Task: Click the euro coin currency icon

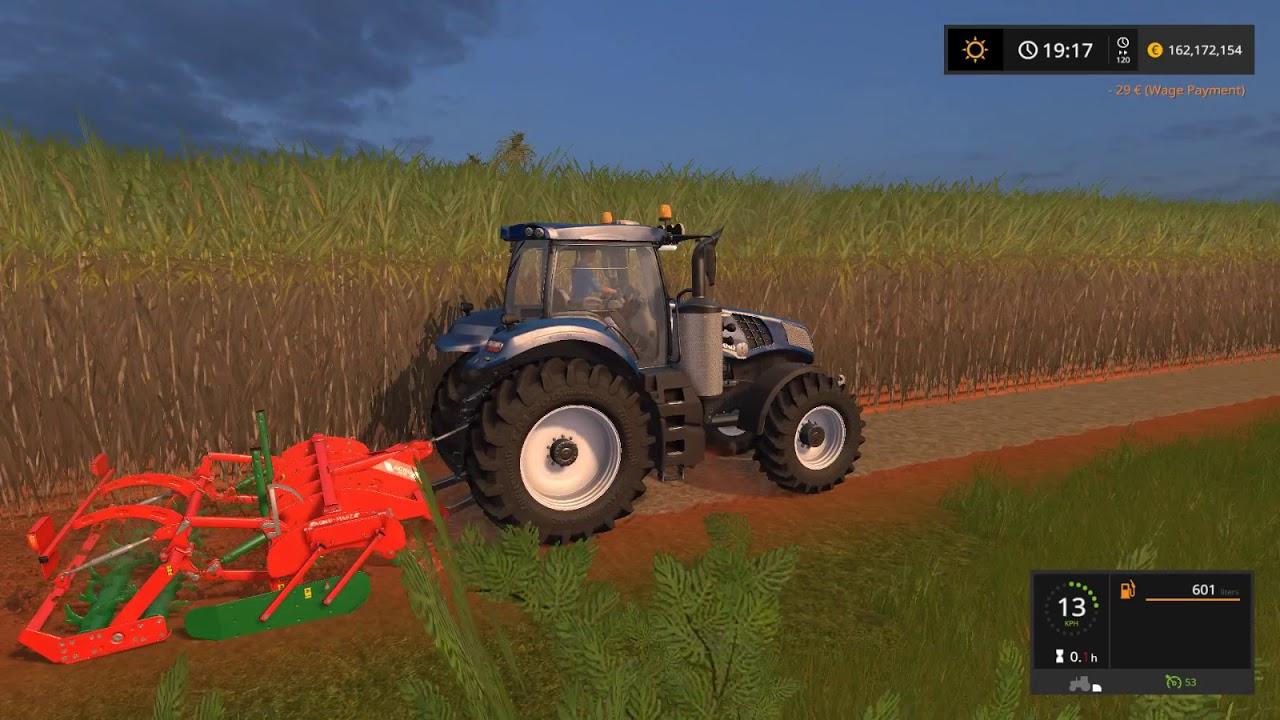Action: click(x=1155, y=49)
